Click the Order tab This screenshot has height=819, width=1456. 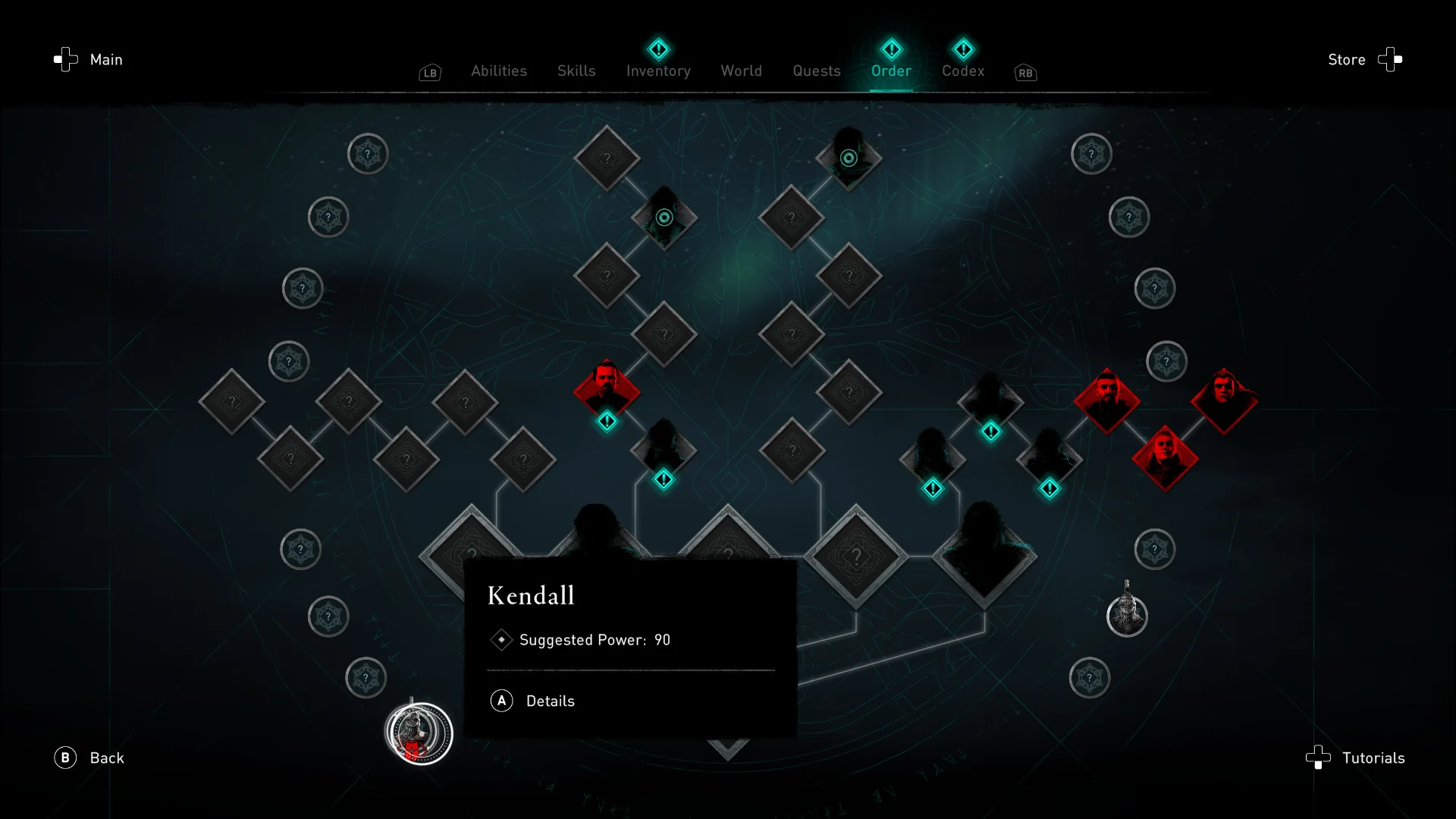(891, 71)
